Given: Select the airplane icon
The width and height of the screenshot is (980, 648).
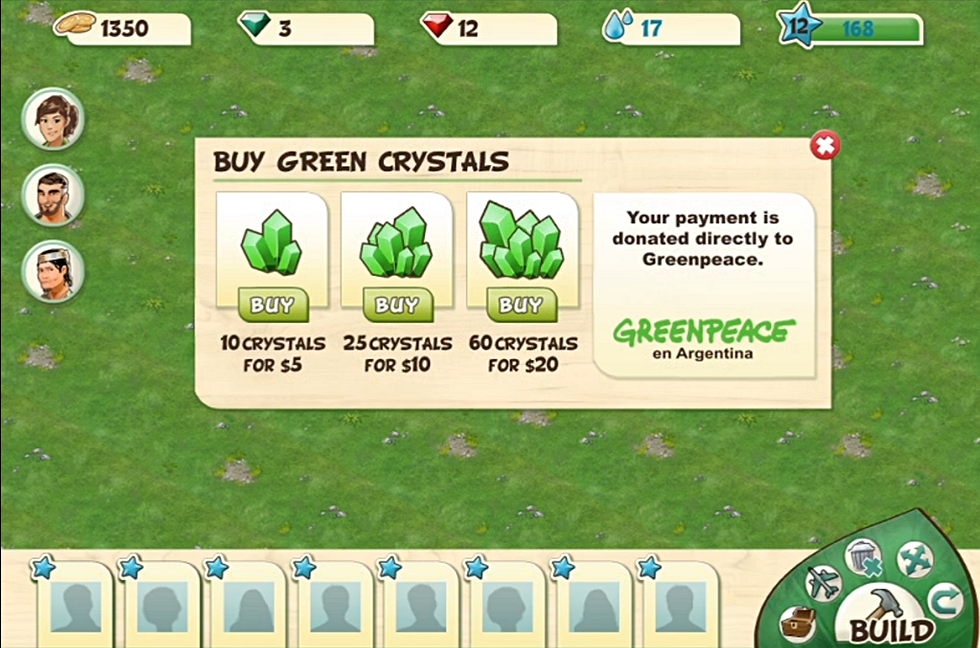Looking at the screenshot, I should (823, 582).
